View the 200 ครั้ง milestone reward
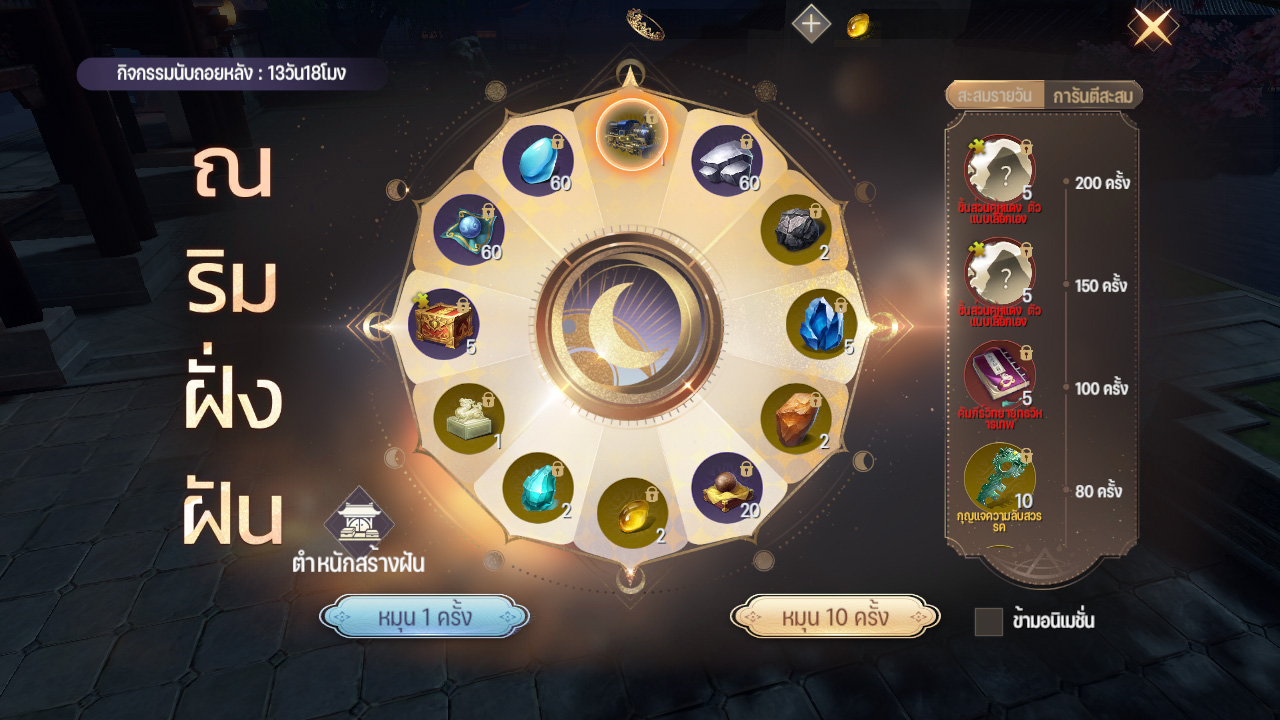 pos(999,170)
